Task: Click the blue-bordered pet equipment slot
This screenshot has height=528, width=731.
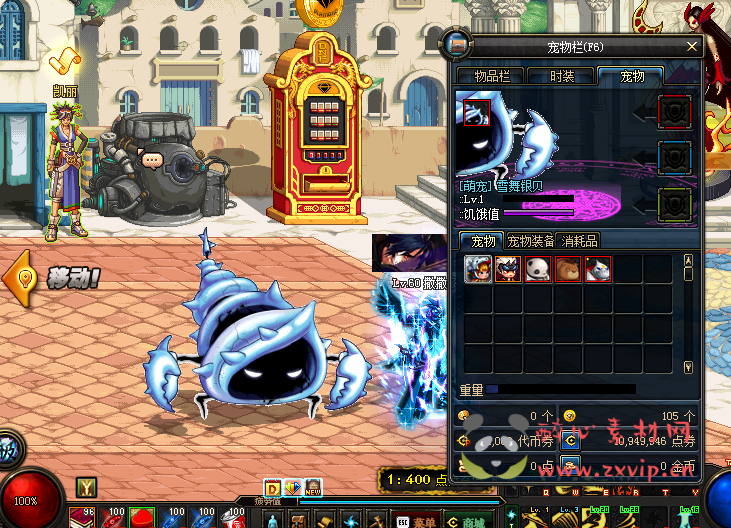Action: (x=675, y=157)
